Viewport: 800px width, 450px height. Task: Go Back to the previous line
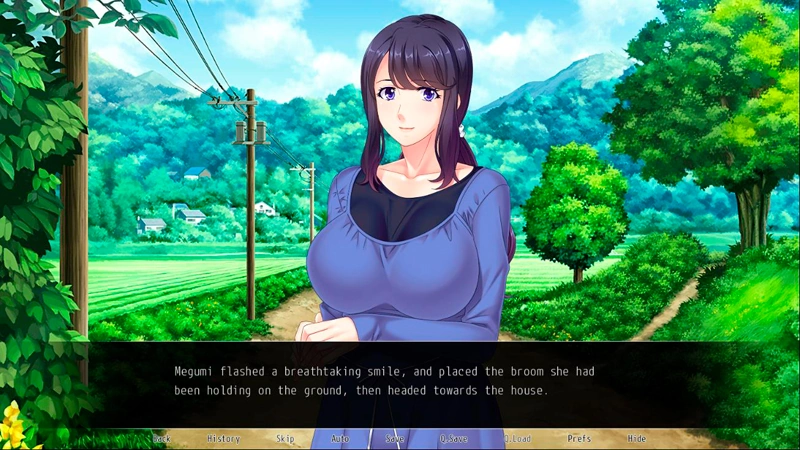pyautogui.click(x=162, y=439)
